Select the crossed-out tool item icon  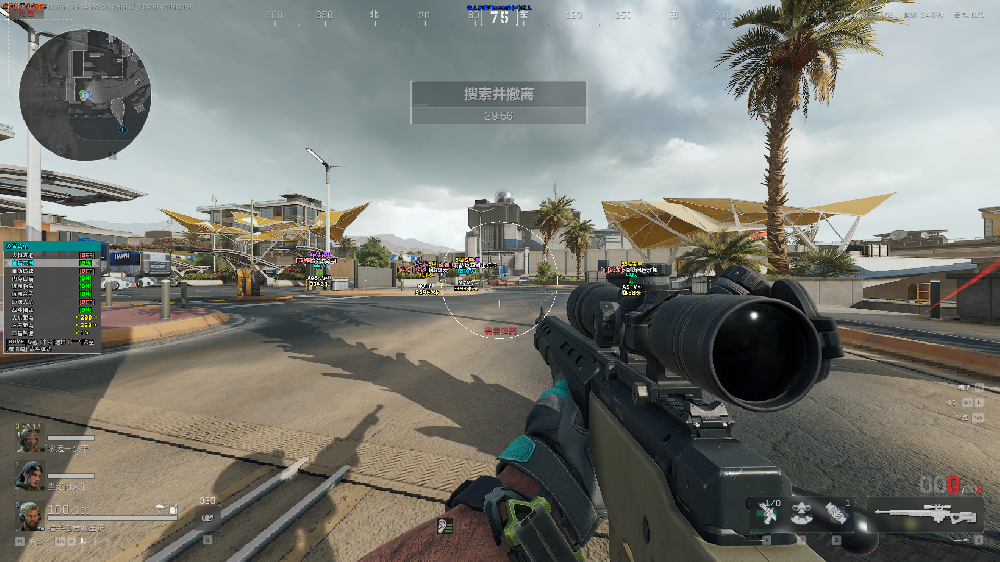(x=767, y=514)
